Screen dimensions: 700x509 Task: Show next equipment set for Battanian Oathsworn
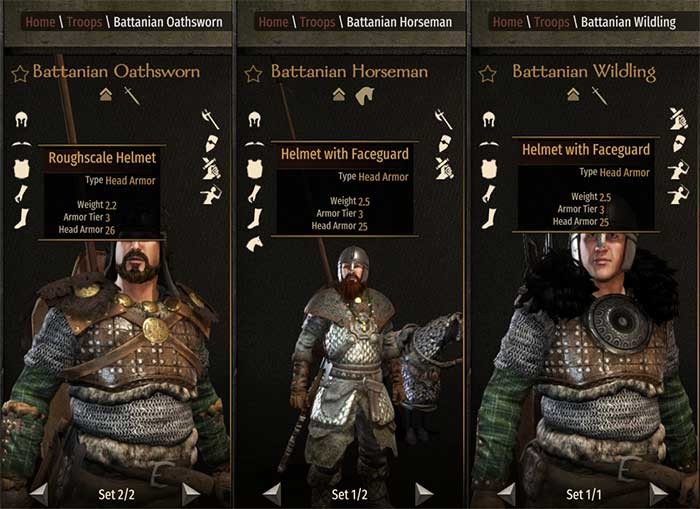click(x=191, y=493)
